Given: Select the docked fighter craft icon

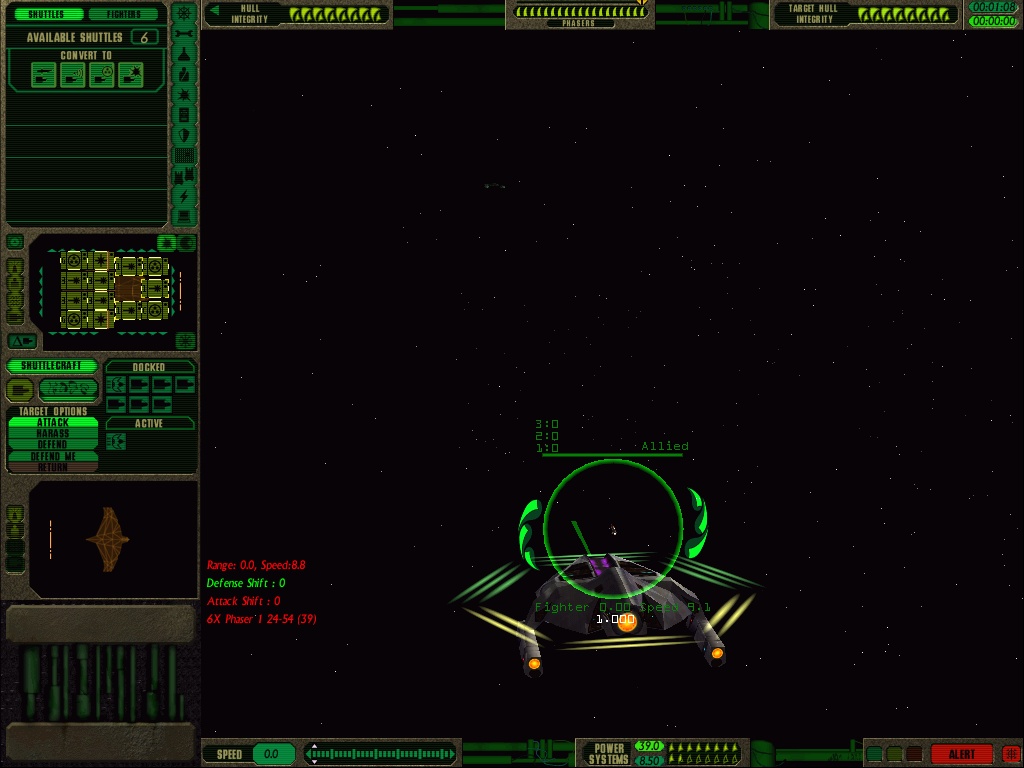Looking at the screenshot, I should pos(116,385).
